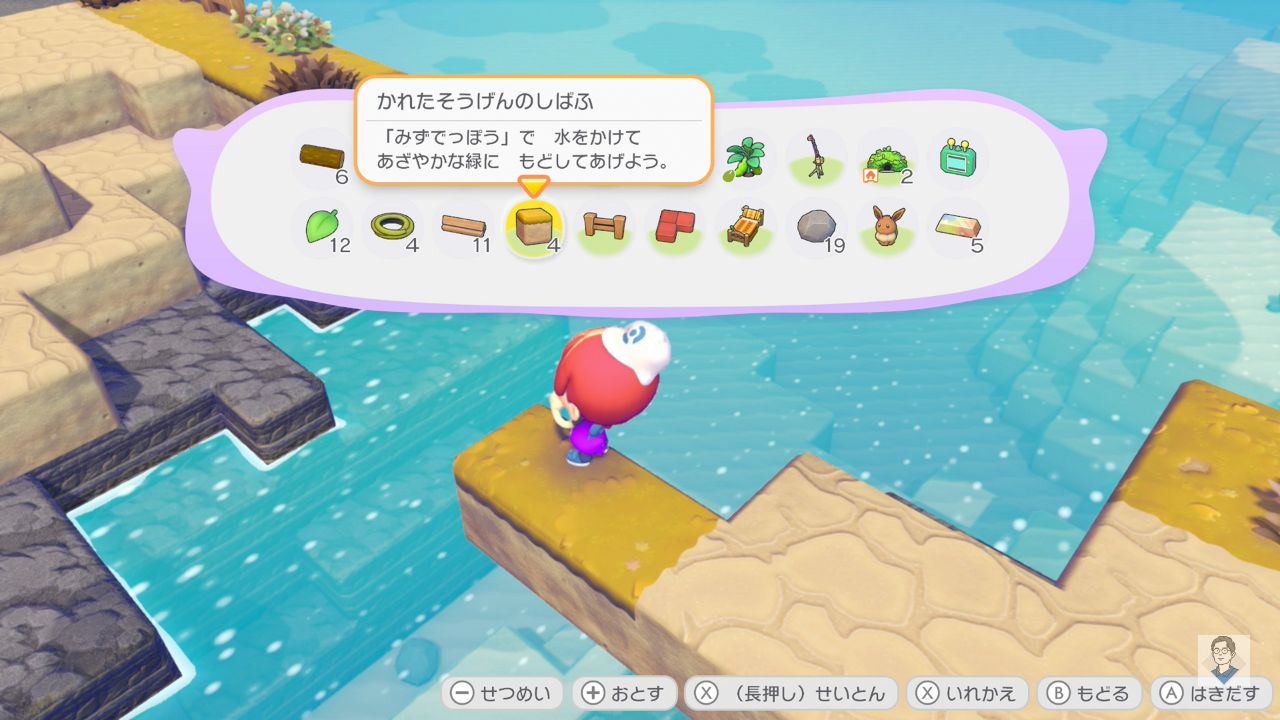Choose the red block item
The image size is (1280, 720).
pos(676,228)
